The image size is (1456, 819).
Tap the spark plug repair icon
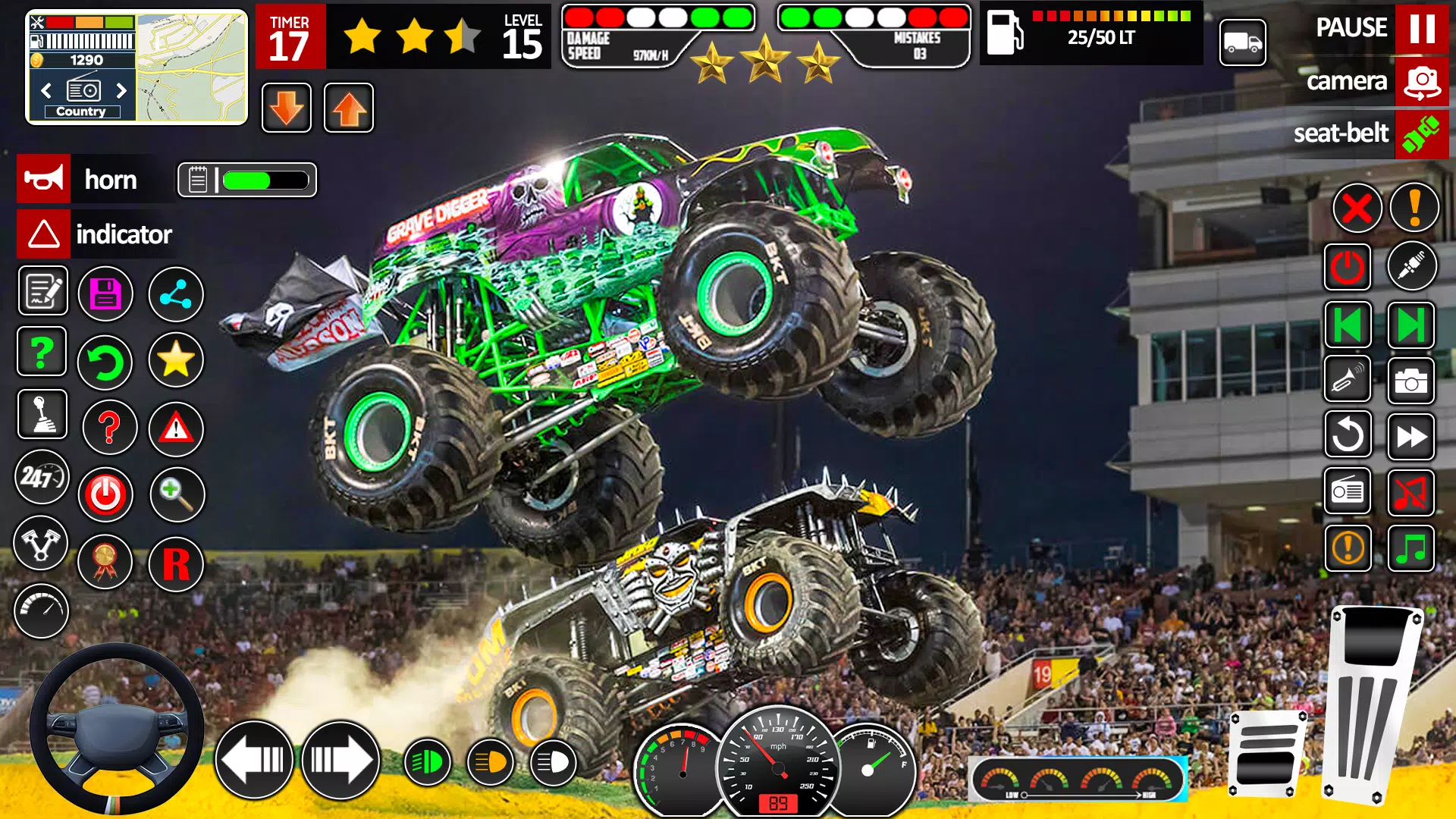(x=1412, y=265)
